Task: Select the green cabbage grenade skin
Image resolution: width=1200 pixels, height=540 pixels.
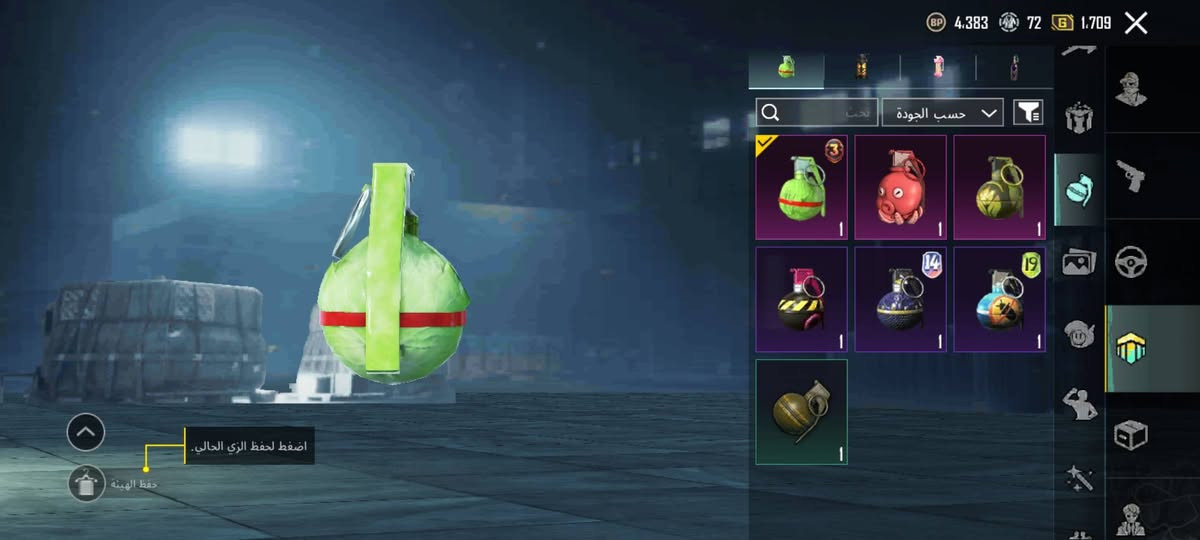Action: (802, 188)
